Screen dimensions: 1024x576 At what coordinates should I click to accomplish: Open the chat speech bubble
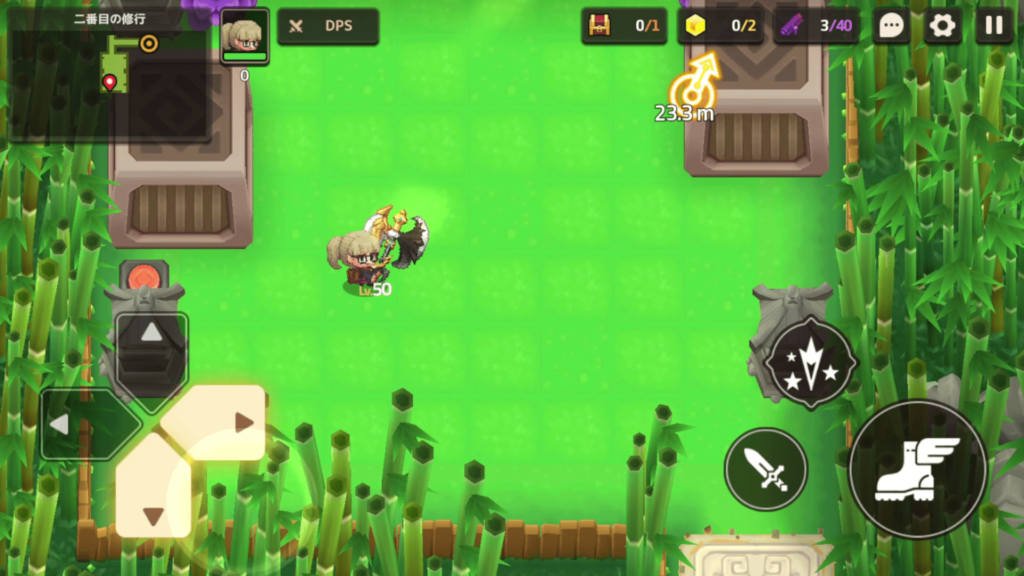891,26
